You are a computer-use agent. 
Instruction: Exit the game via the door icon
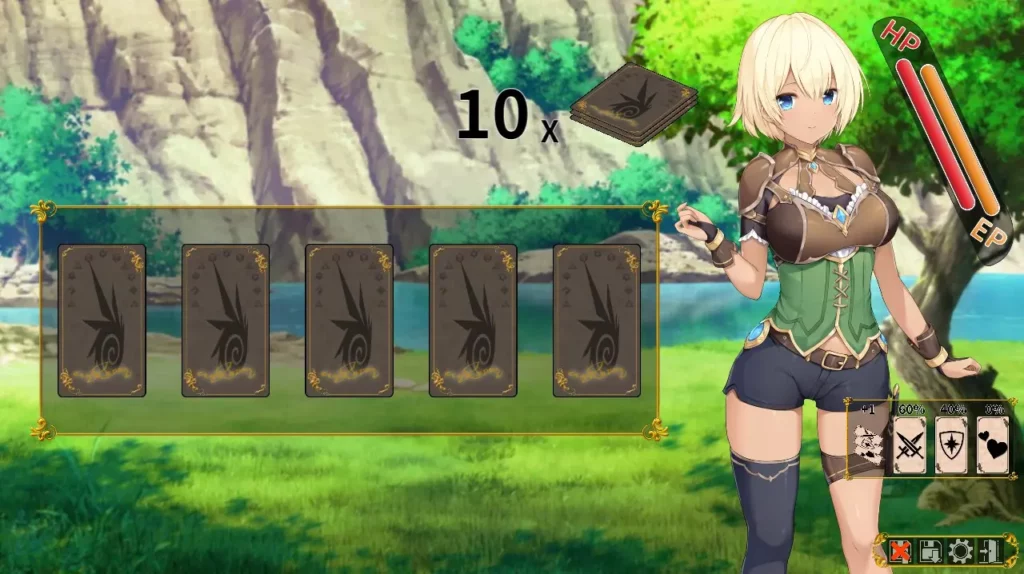click(988, 550)
